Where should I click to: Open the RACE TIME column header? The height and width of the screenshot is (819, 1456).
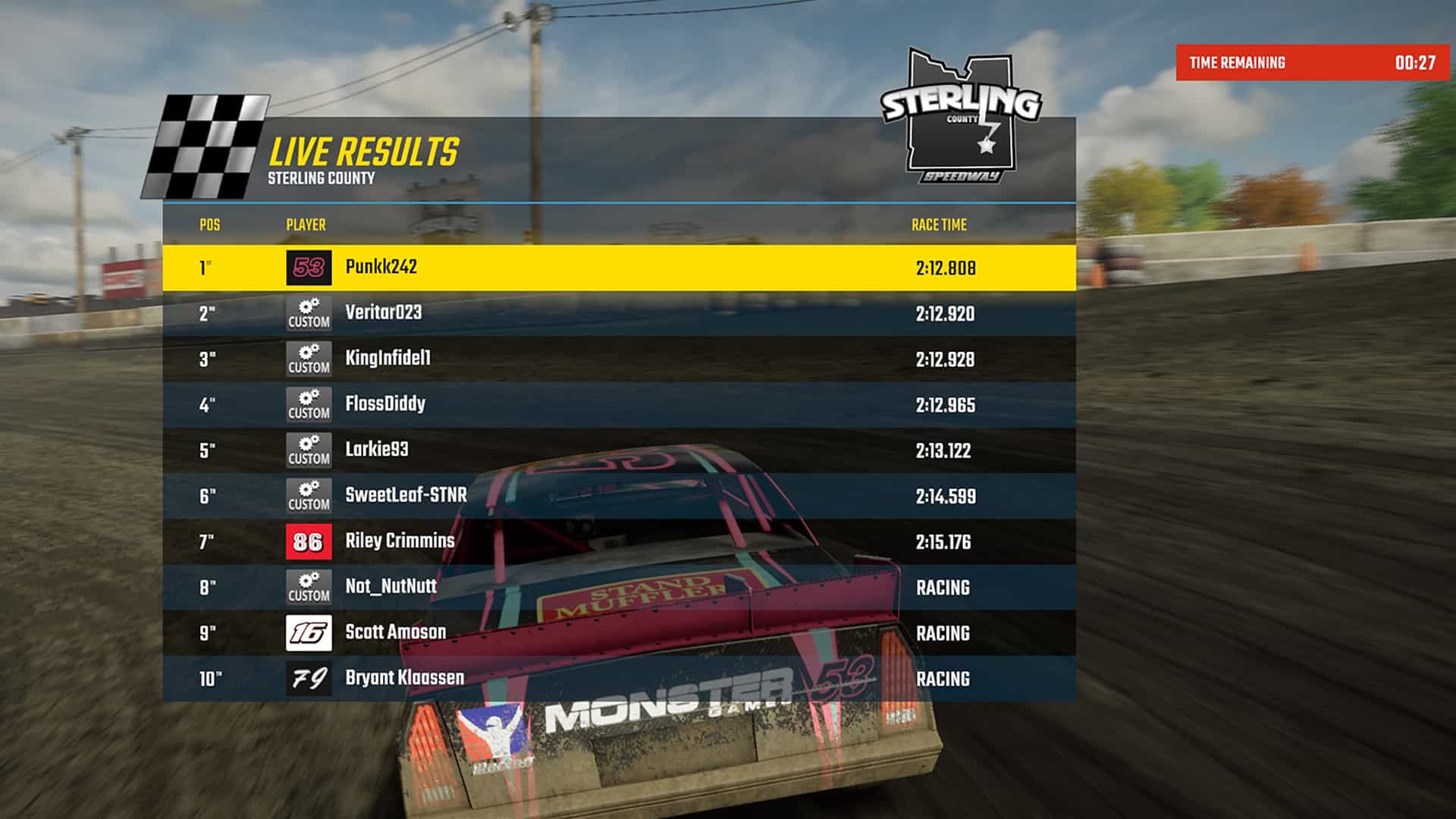[940, 225]
